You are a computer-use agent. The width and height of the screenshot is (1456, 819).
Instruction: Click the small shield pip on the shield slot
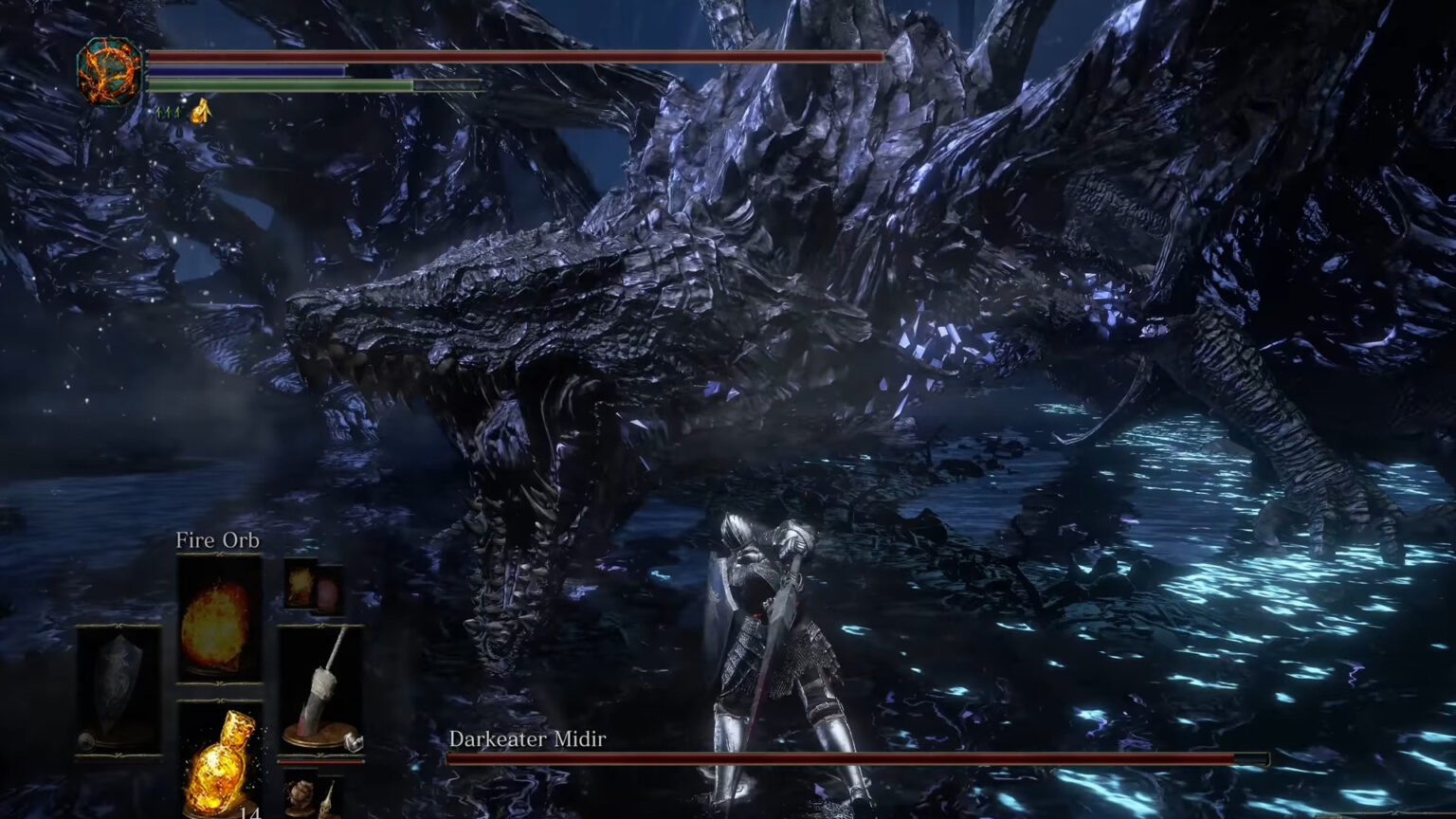click(87, 741)
